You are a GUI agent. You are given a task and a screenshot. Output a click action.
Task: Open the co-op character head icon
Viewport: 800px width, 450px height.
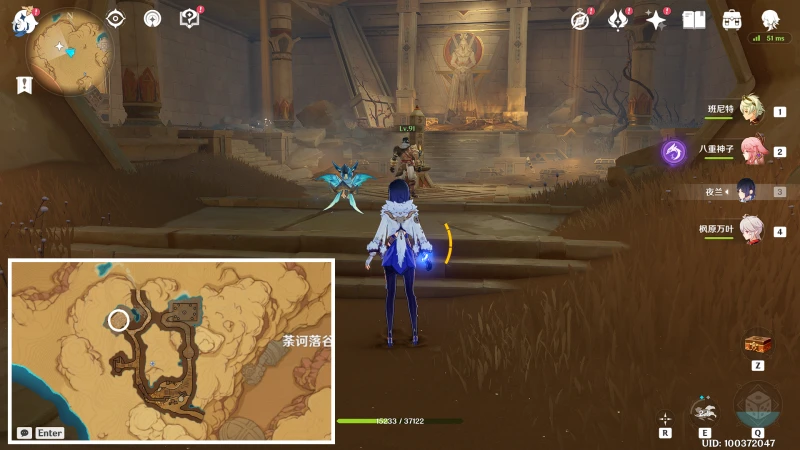(770, 20)
